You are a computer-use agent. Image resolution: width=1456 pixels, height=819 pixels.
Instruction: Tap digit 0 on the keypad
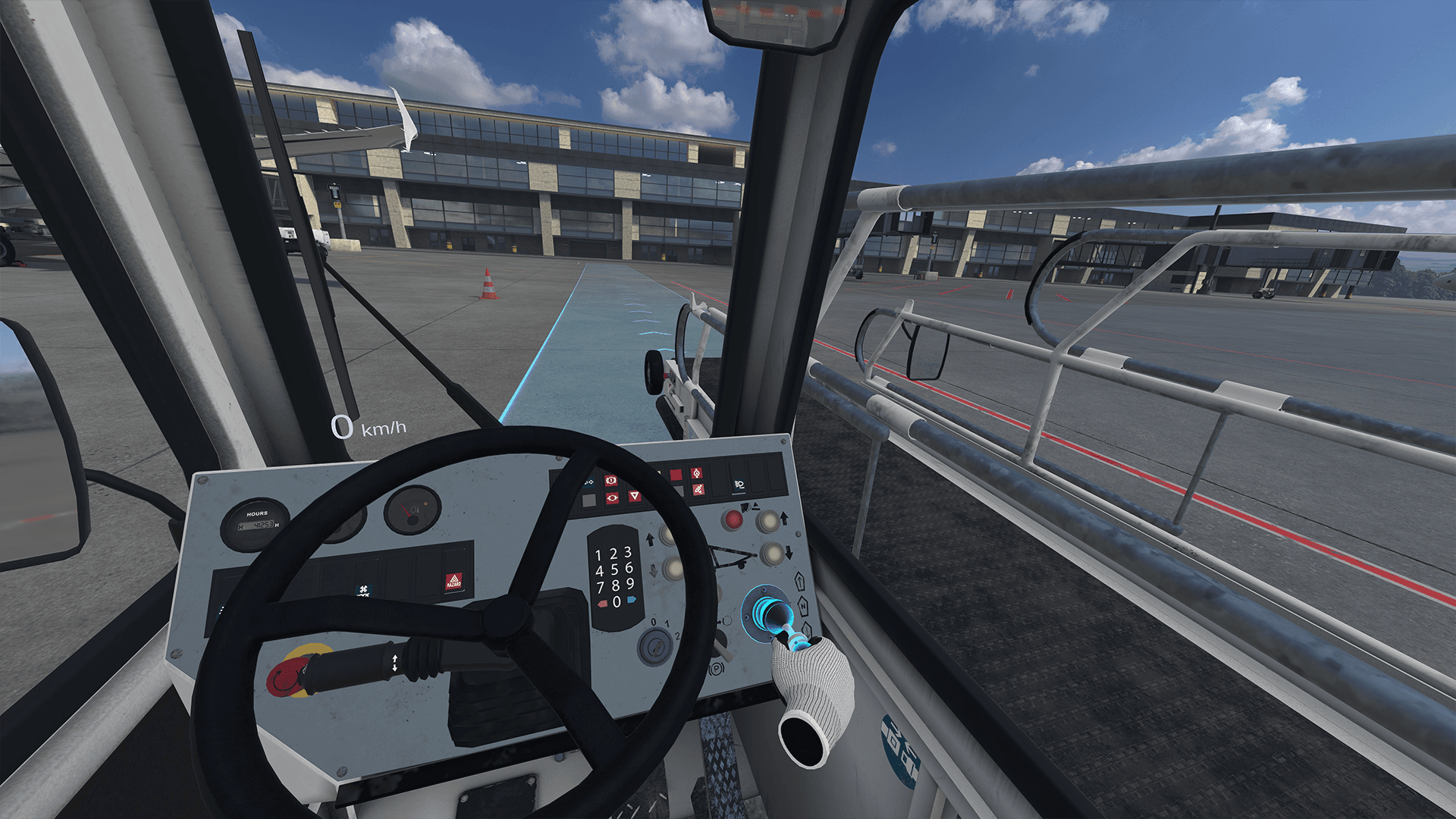coord(617,602)
